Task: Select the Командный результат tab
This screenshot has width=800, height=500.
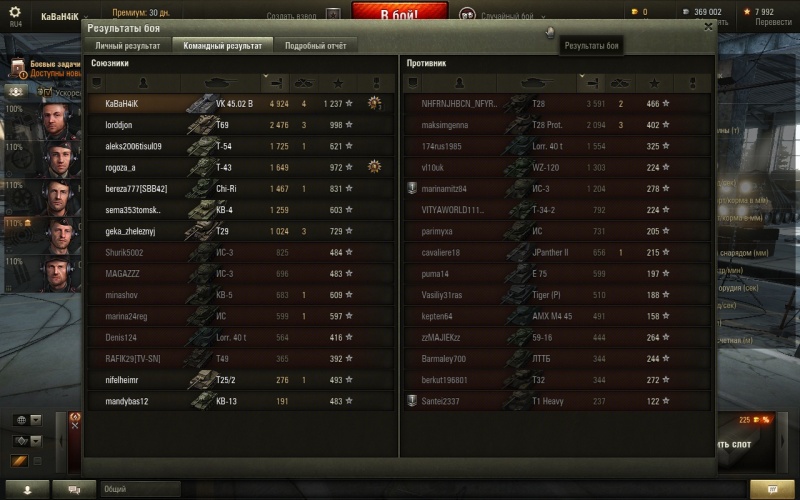Action: pos(222,46)
